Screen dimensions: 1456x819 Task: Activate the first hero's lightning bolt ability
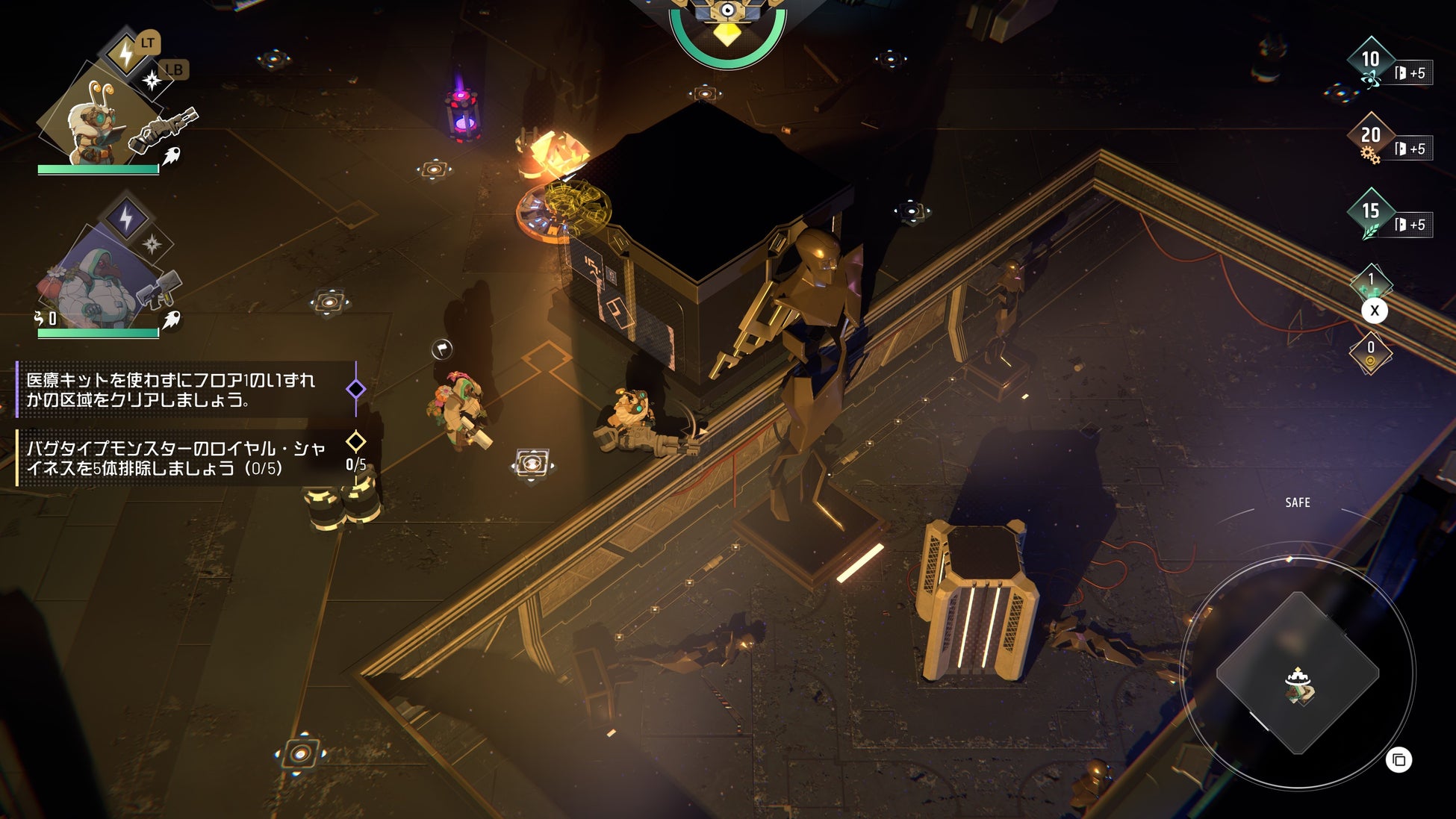[125, 52]
